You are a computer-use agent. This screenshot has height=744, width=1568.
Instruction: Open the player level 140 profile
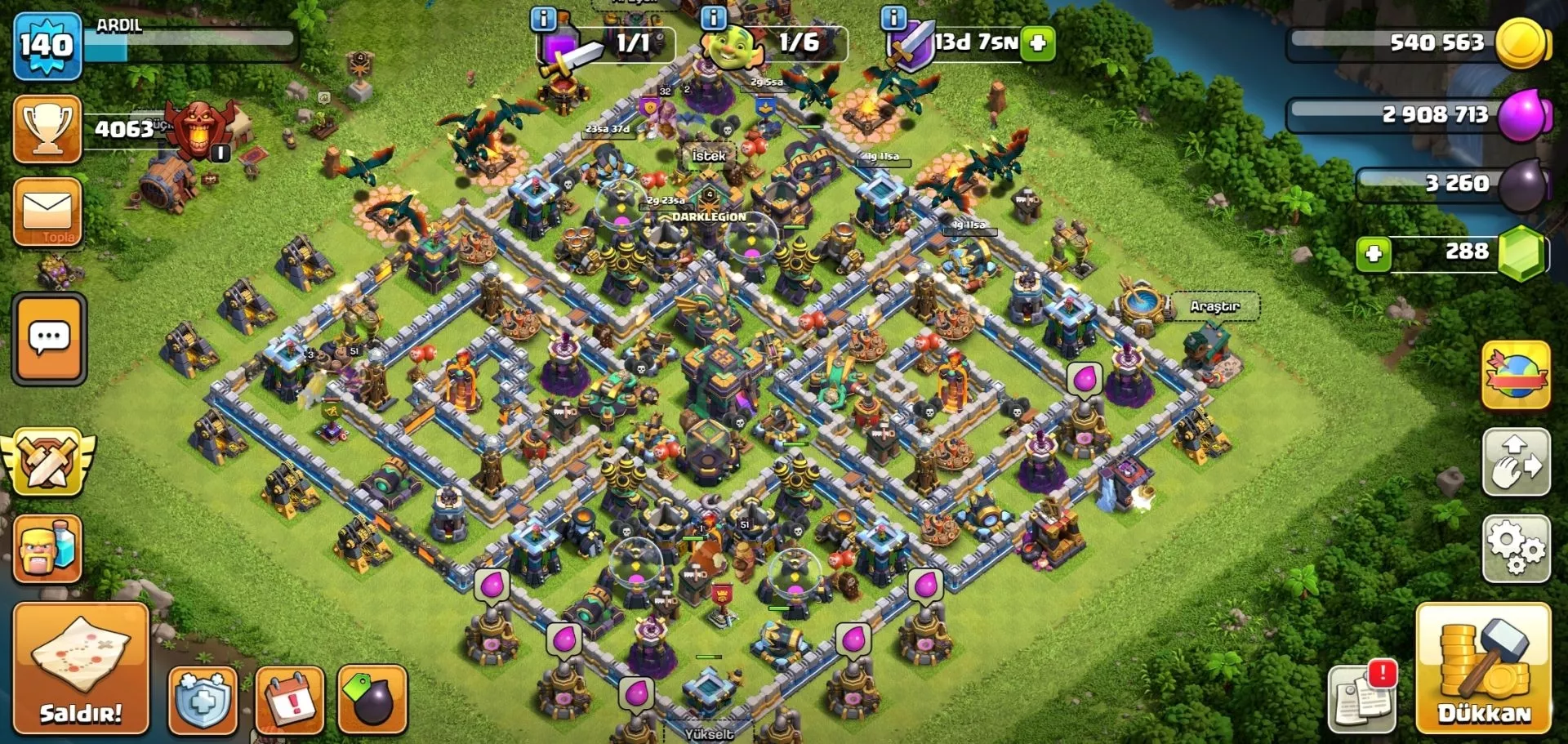pyautogui.click(x=47, y=46)
